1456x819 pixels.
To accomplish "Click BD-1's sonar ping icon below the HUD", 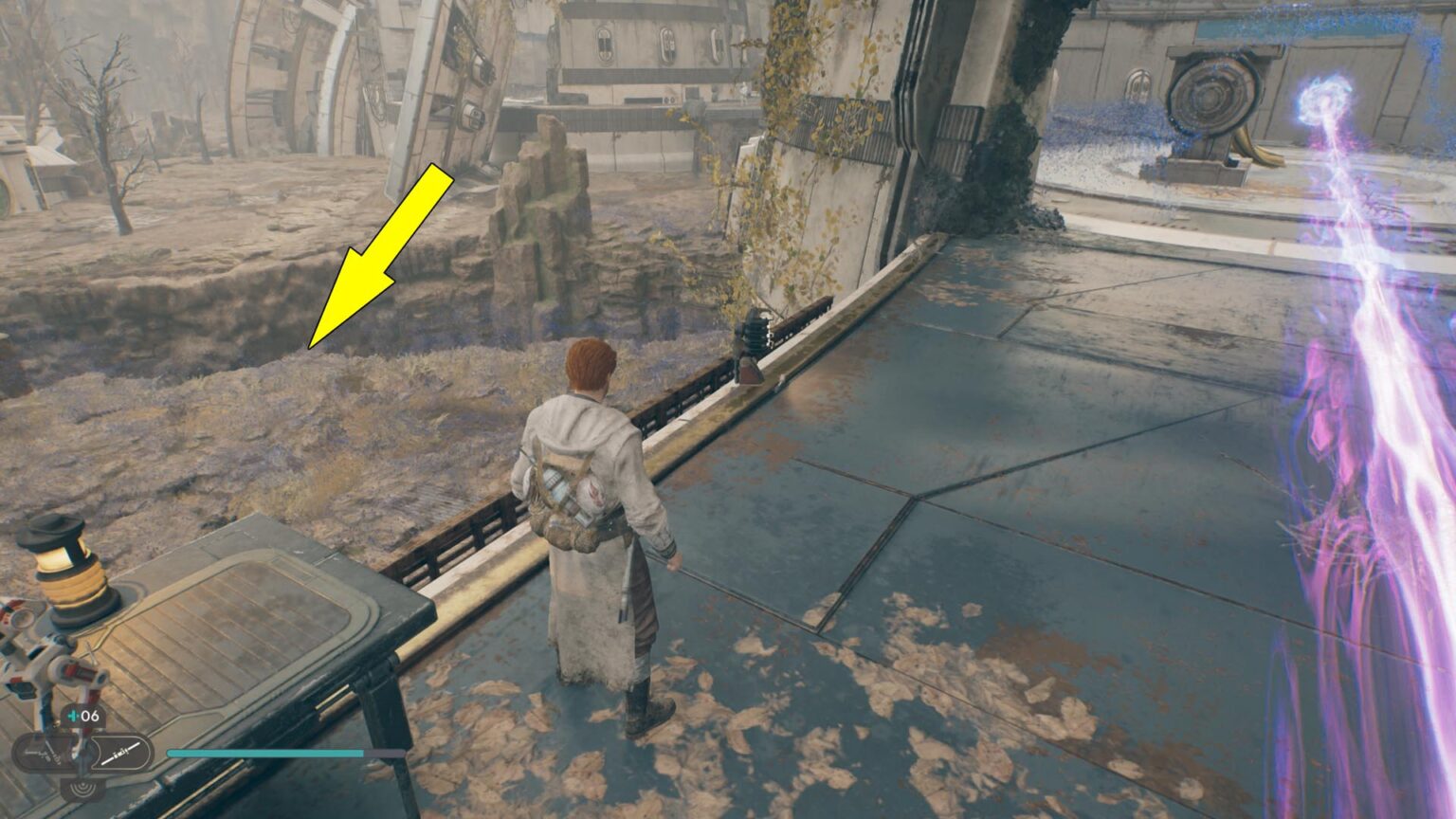I will (83, 789).
